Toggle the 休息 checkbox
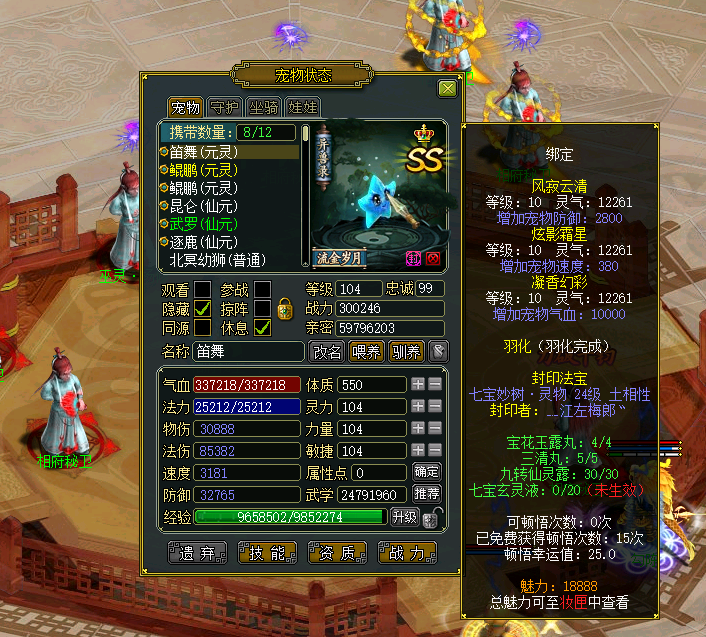Viewport: 706px width, 637px height. pos(262,327)
